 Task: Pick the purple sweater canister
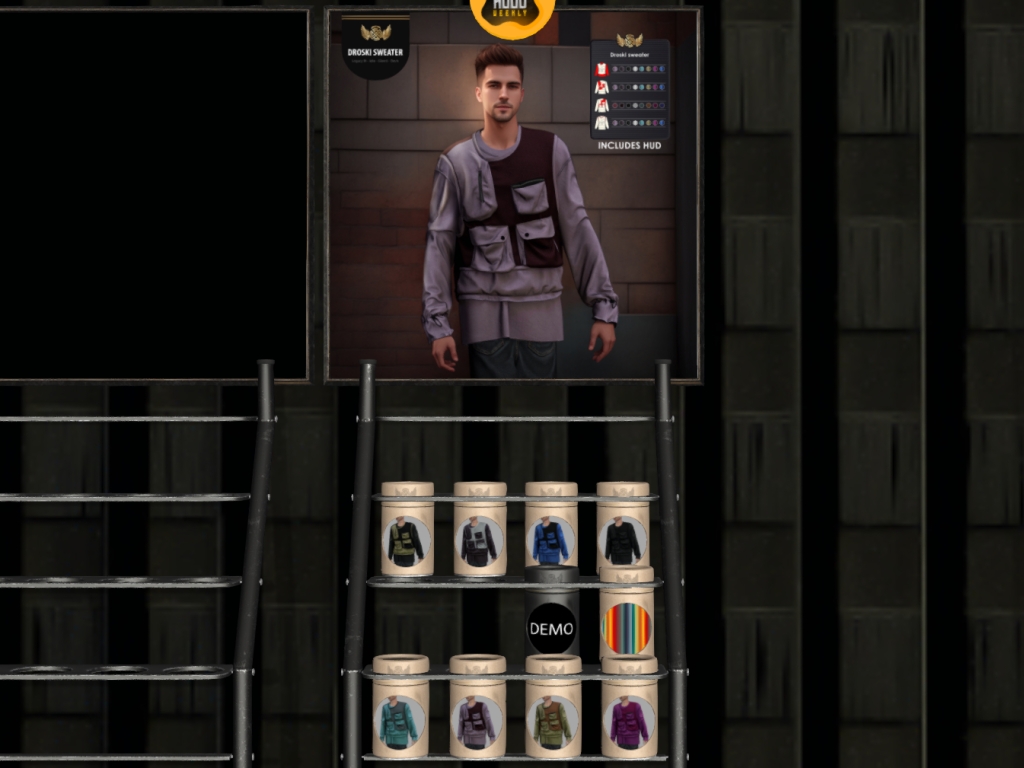click(629, 716)
